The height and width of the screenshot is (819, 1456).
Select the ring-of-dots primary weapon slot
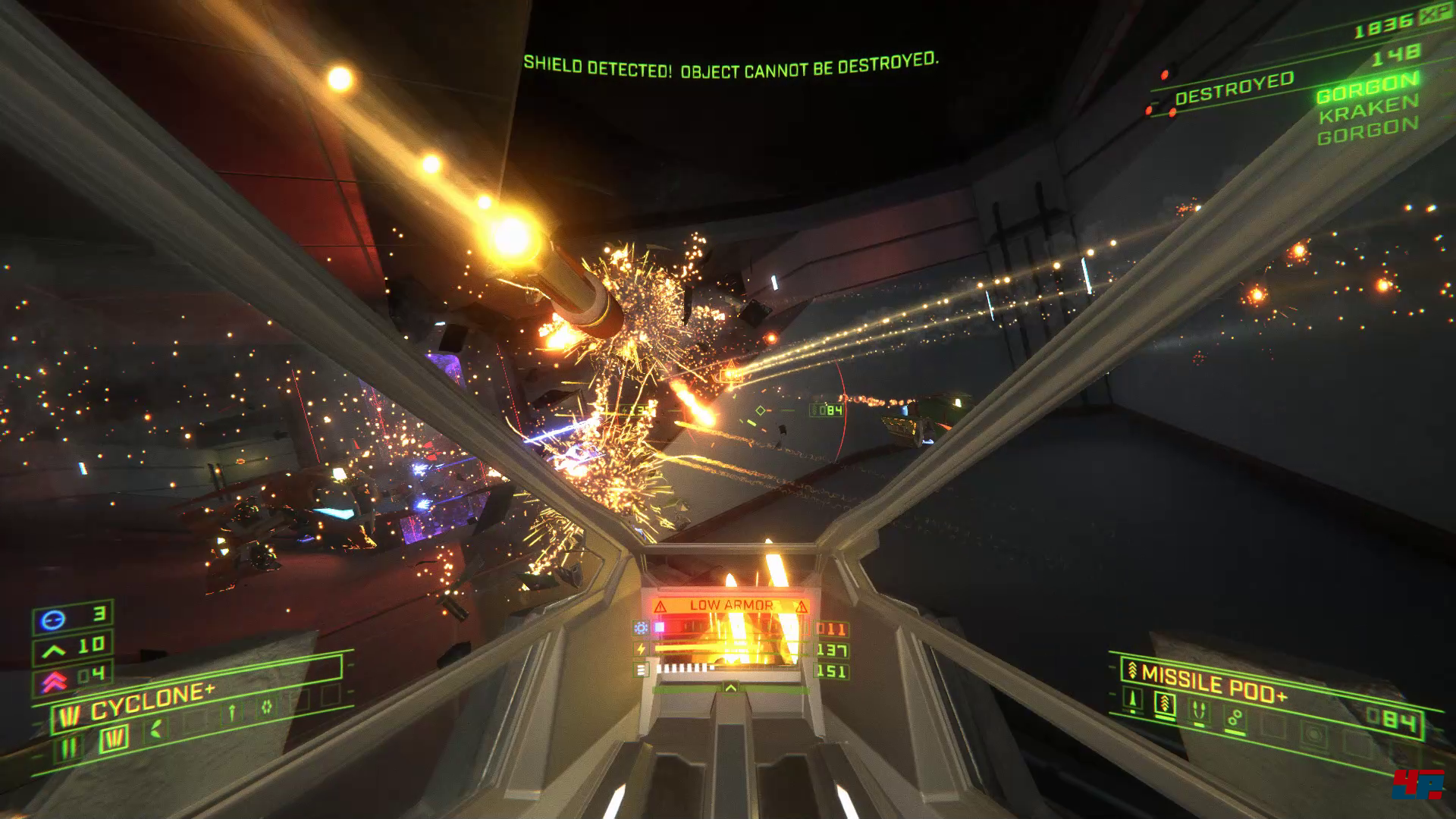click(267, 707)
